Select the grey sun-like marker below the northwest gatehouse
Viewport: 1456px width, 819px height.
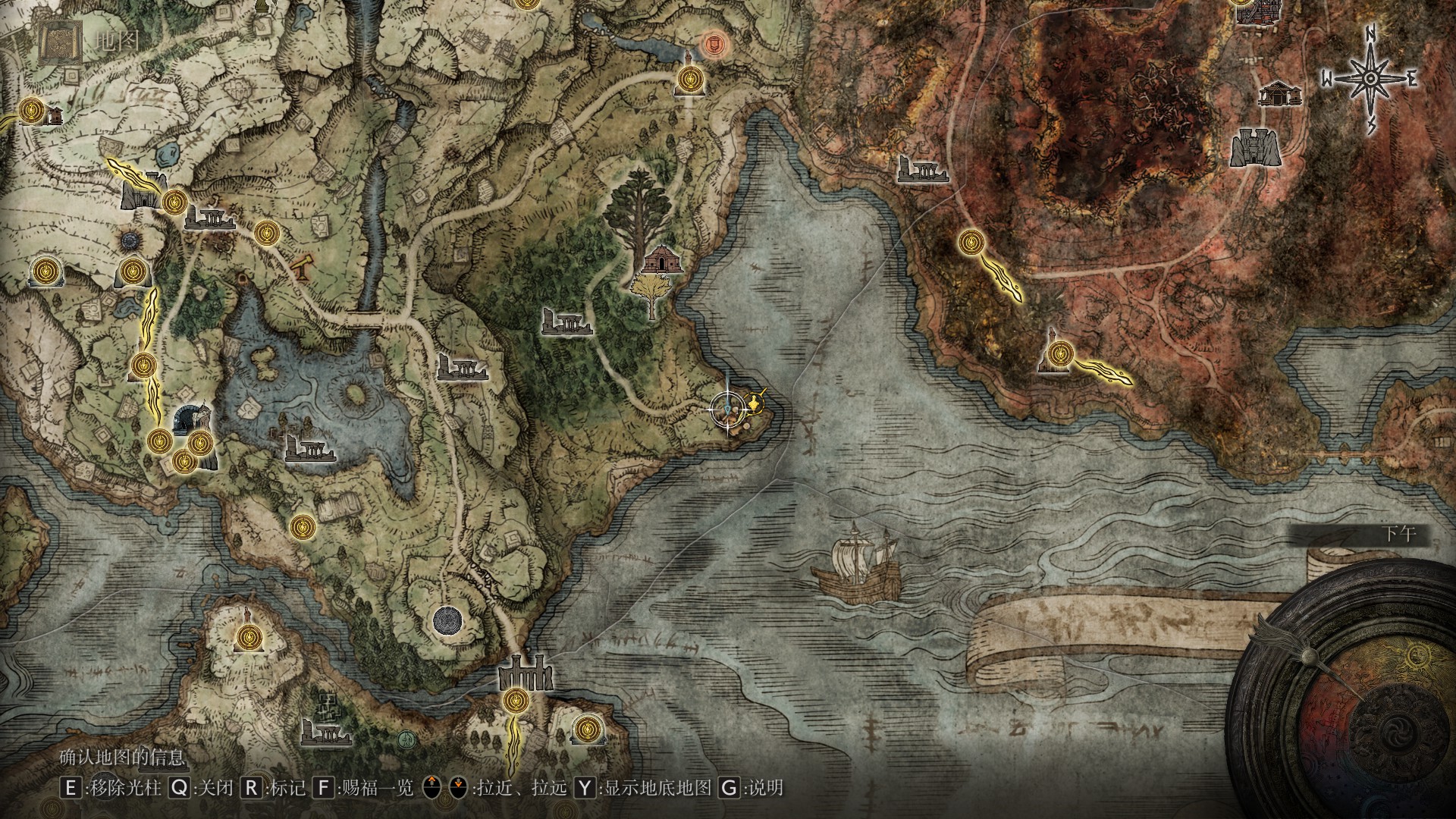pyautogui.click(x=132, y=241)
